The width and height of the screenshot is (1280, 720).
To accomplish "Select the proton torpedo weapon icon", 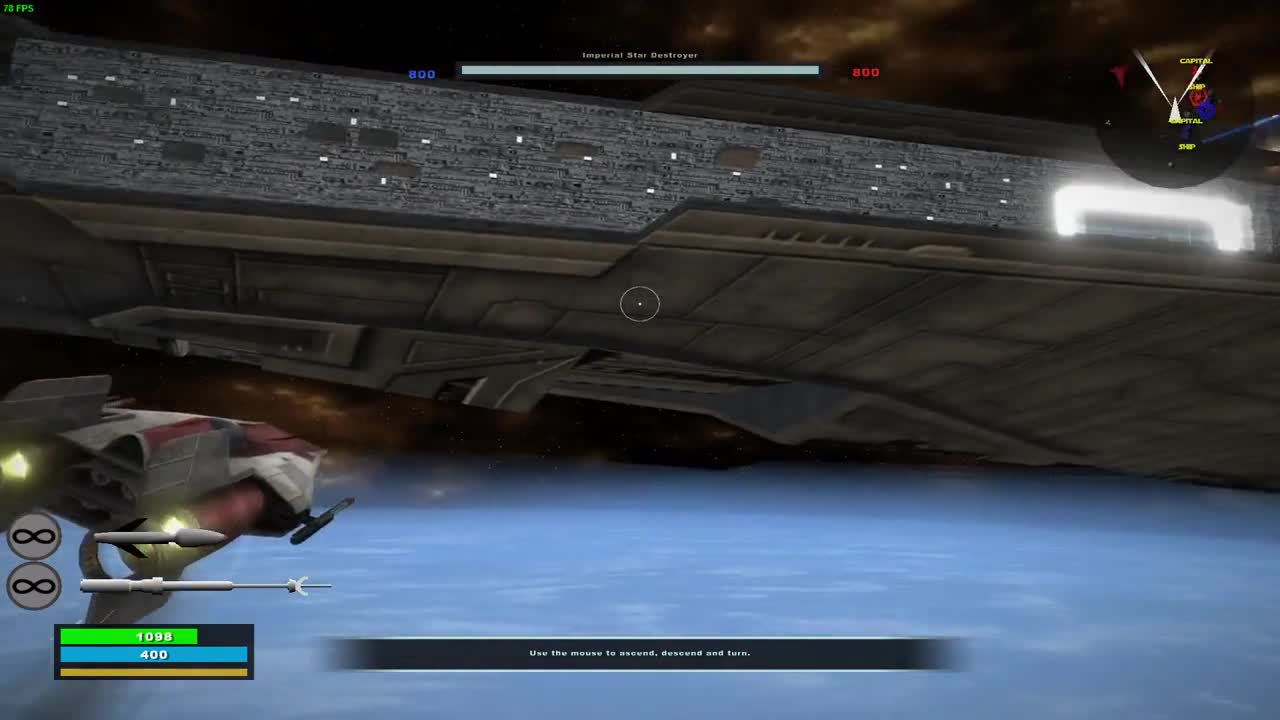I will tap(200, 585).
